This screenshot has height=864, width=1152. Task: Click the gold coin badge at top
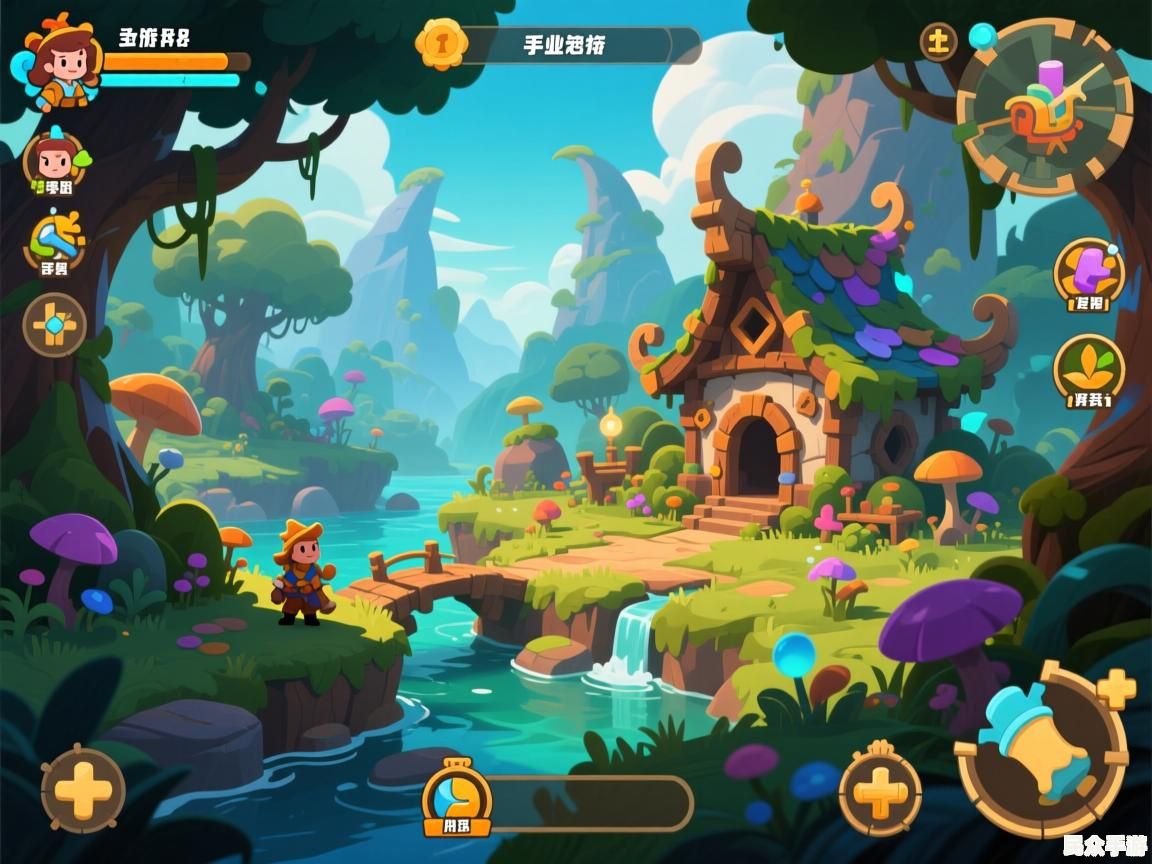point(440,43)
